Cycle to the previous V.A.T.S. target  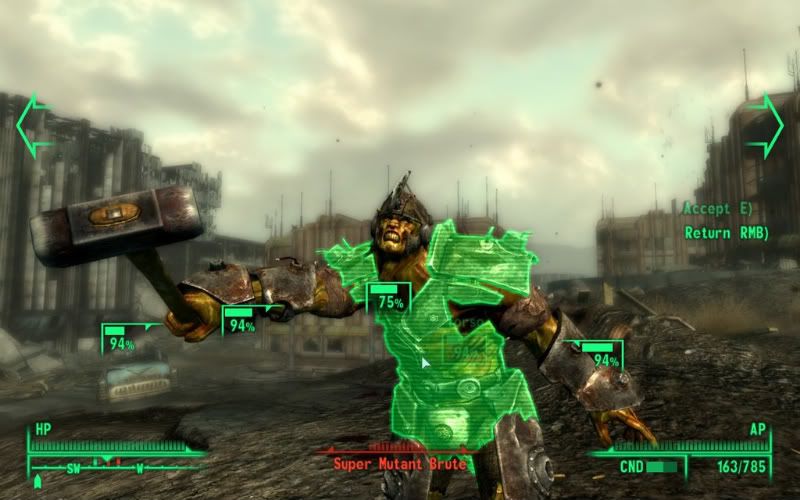pyautogui.click(x=34, y=125)
